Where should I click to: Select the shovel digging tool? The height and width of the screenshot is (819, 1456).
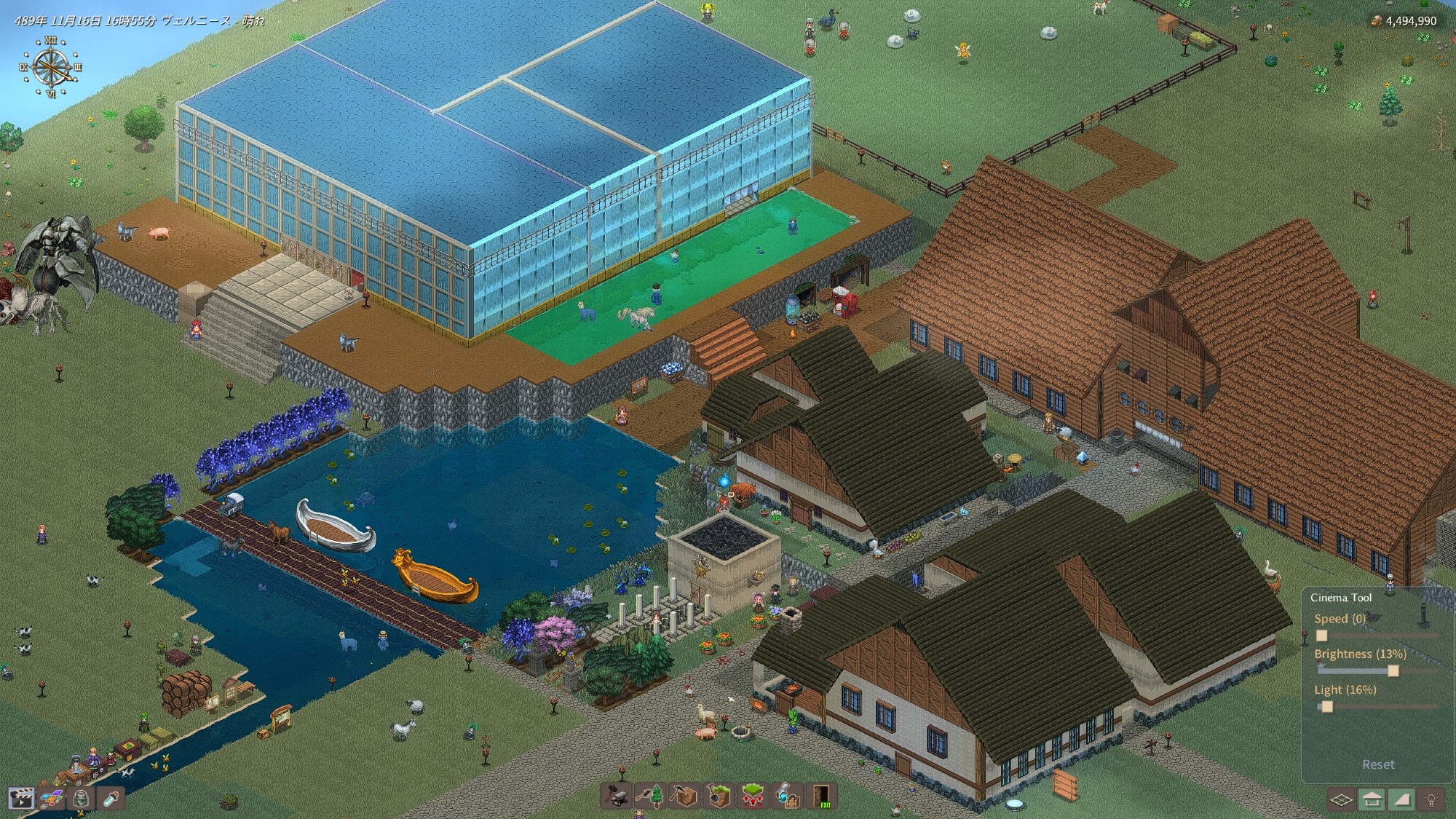click(719, 796)
